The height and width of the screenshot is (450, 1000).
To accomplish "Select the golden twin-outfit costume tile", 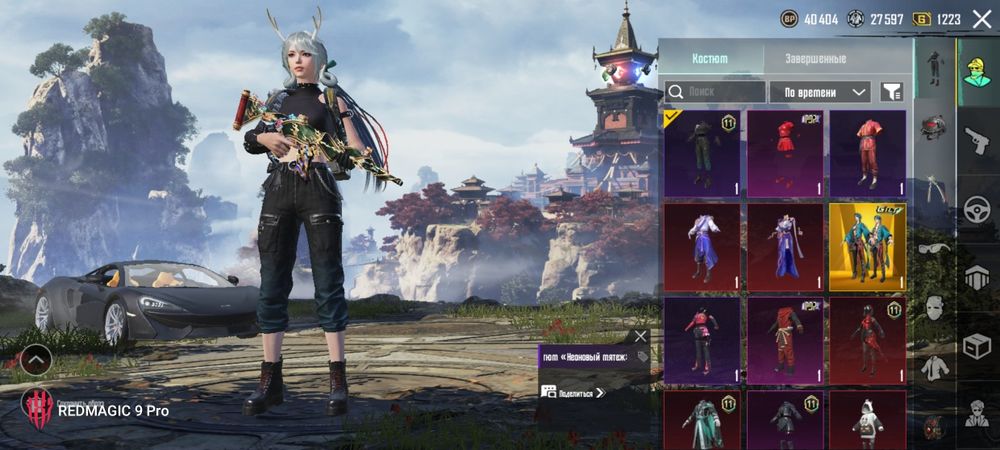I will (867, 246).
